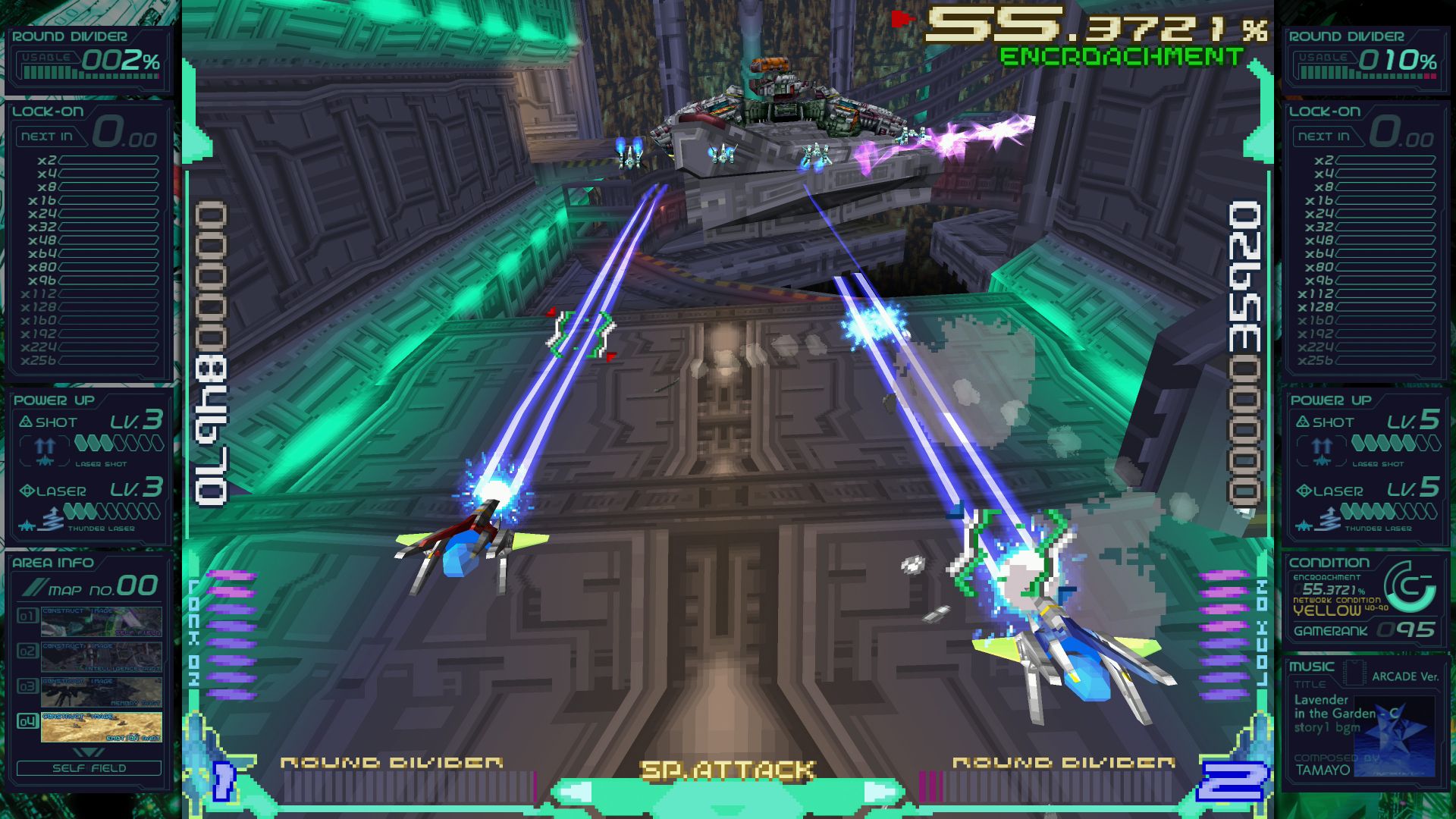Click the left player's Laser Shot icon
Screen dimensions: 1456x819
click(45, 450)
